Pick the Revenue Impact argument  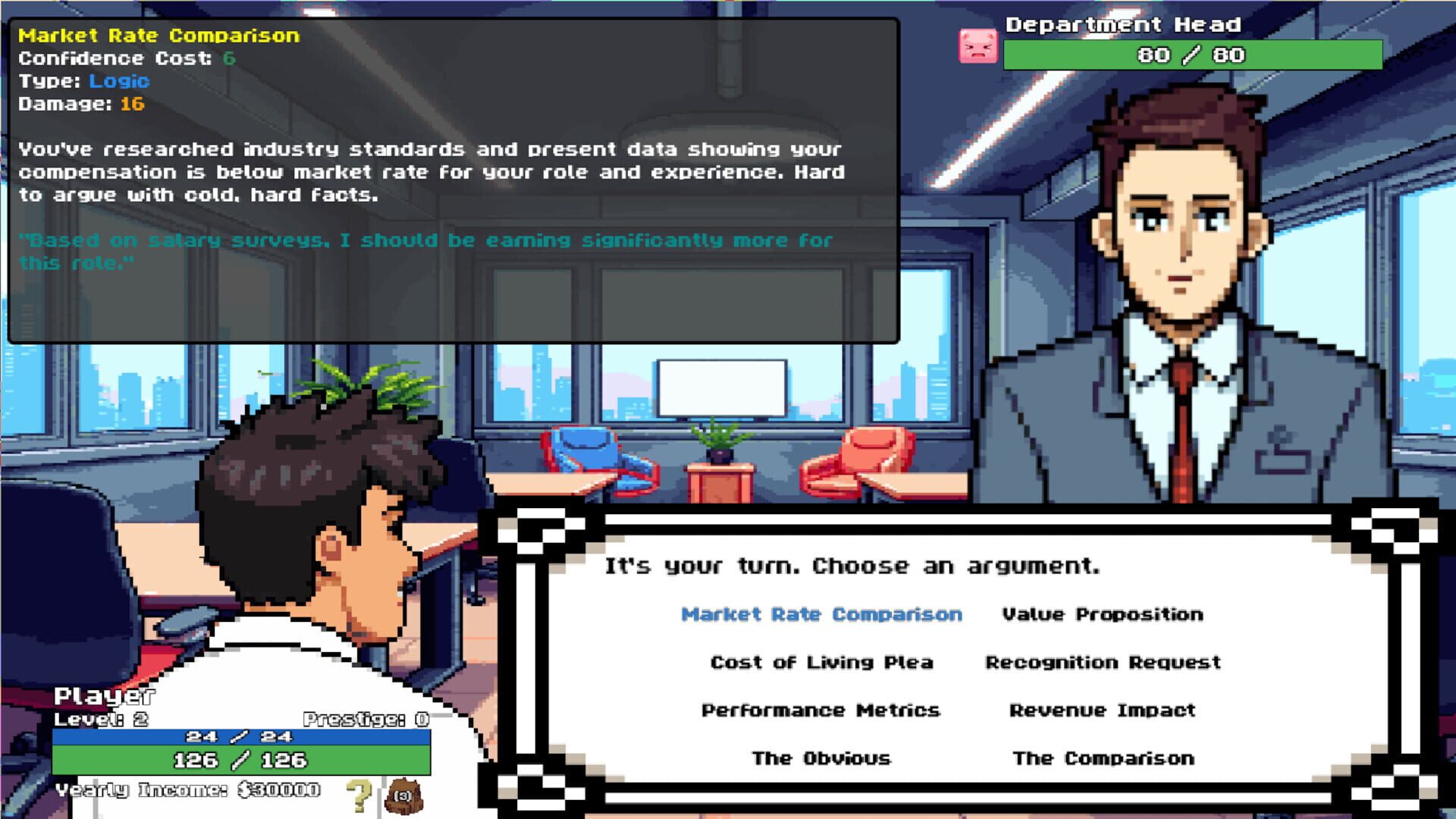click(1101, 711)
